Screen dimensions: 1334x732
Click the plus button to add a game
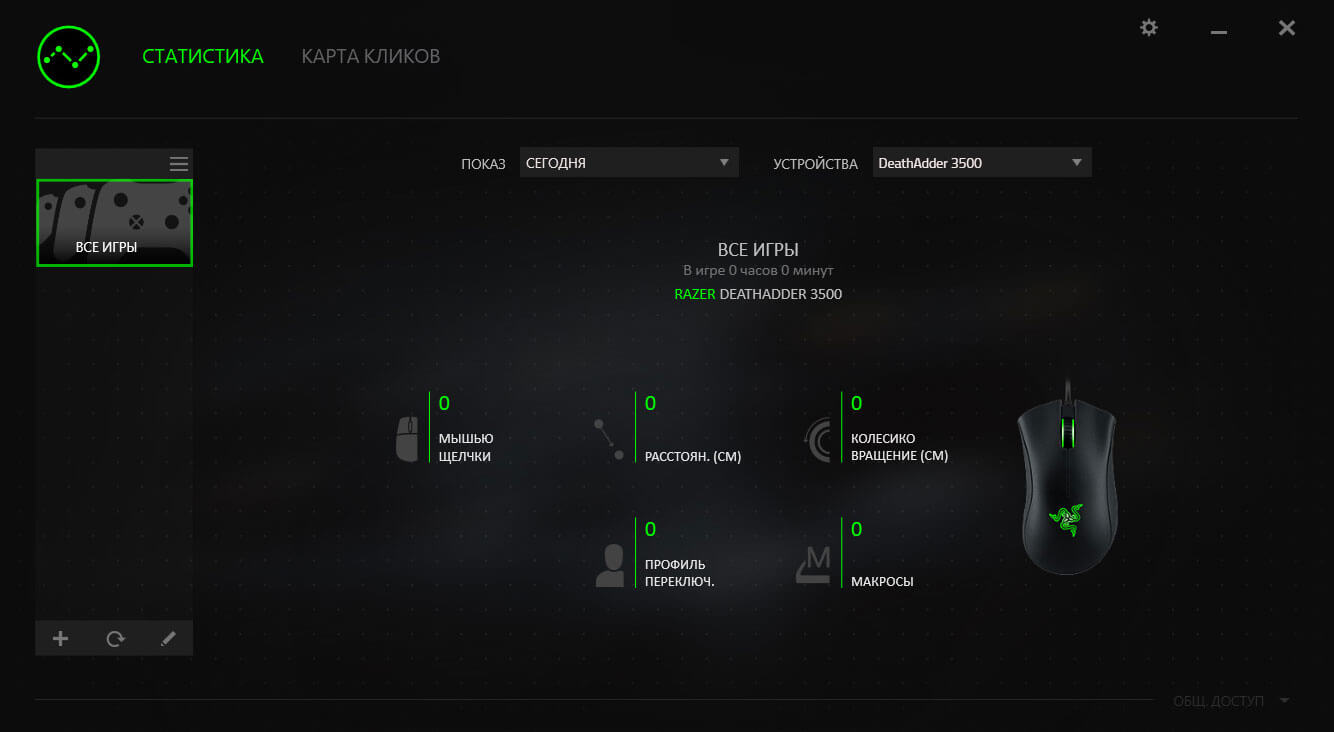point(60,638)
